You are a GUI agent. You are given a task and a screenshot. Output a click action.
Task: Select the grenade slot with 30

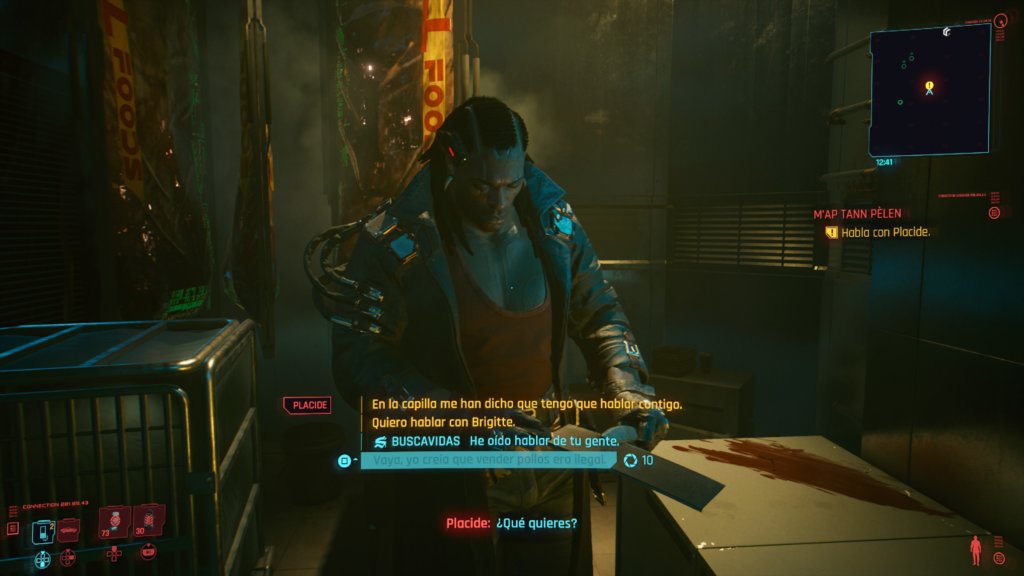coord(148,519)
